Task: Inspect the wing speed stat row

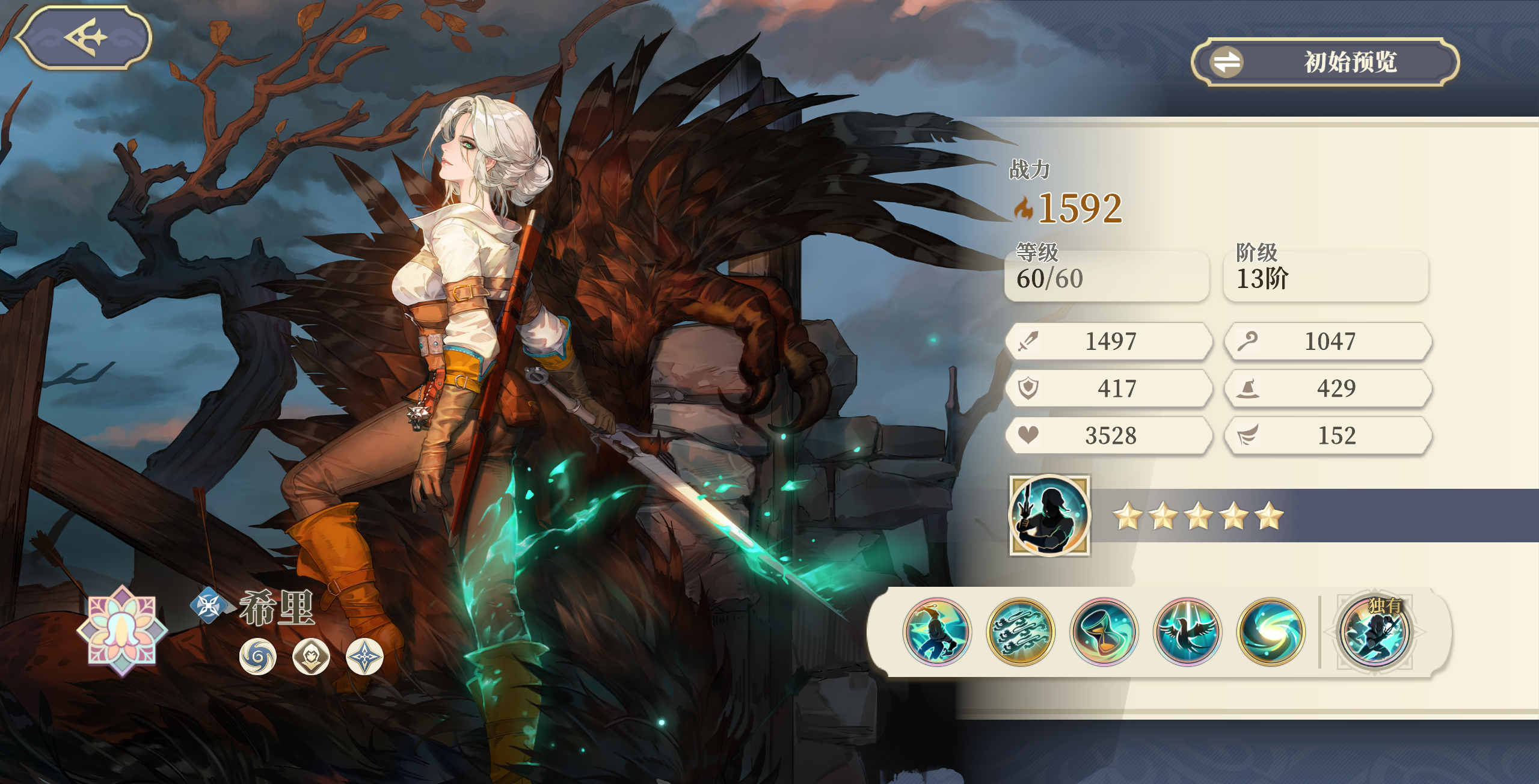Action: [x=1327, y=435]
